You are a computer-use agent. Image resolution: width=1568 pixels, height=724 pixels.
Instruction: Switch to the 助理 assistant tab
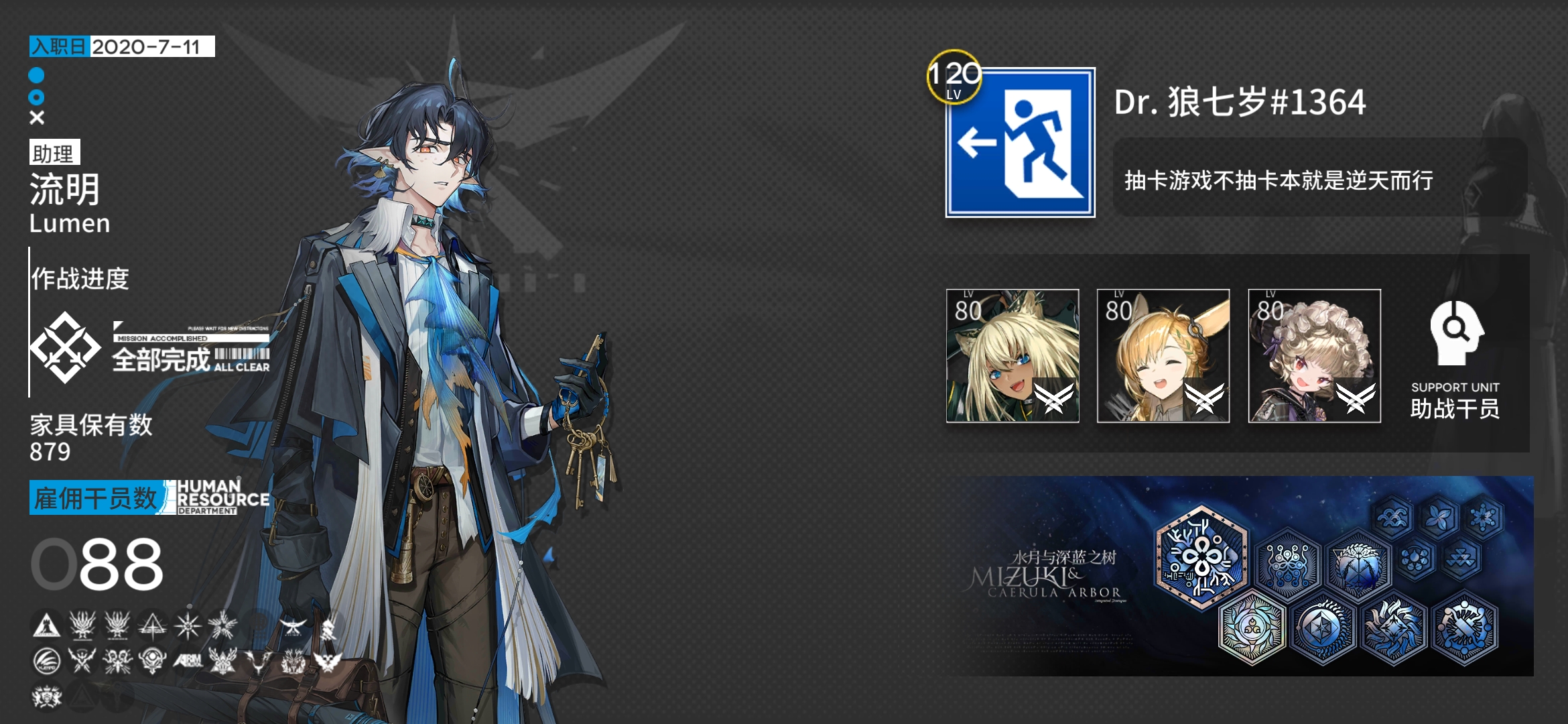click(x=55, y=152)
